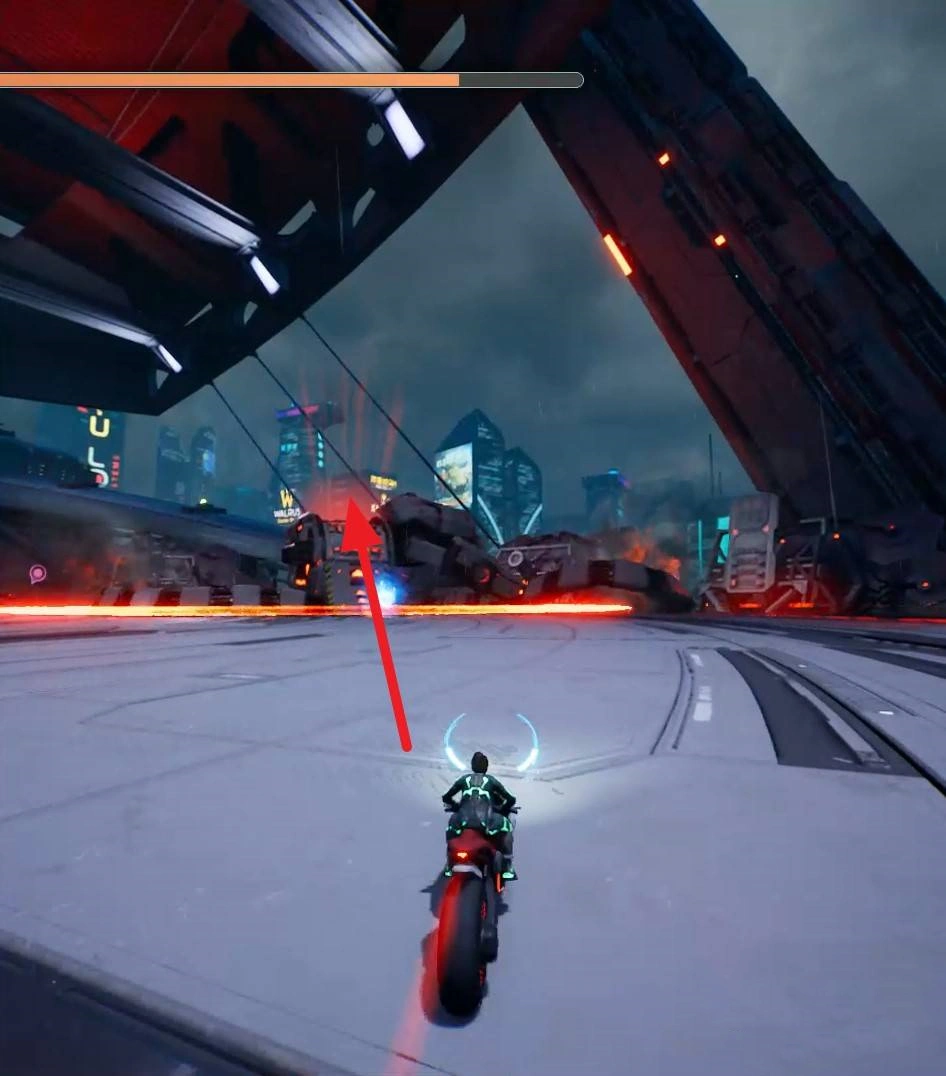946x1076 pixels.
Task: Click the pink objective waypoint marker
Action: (x=38, y=573)
